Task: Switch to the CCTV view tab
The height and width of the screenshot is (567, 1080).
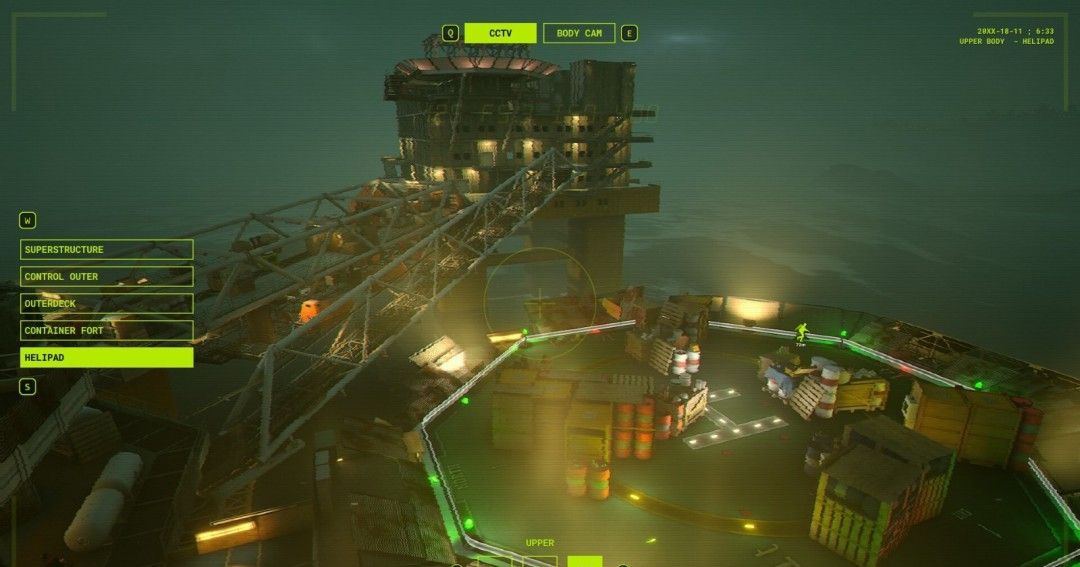Action: coord(500,33)
